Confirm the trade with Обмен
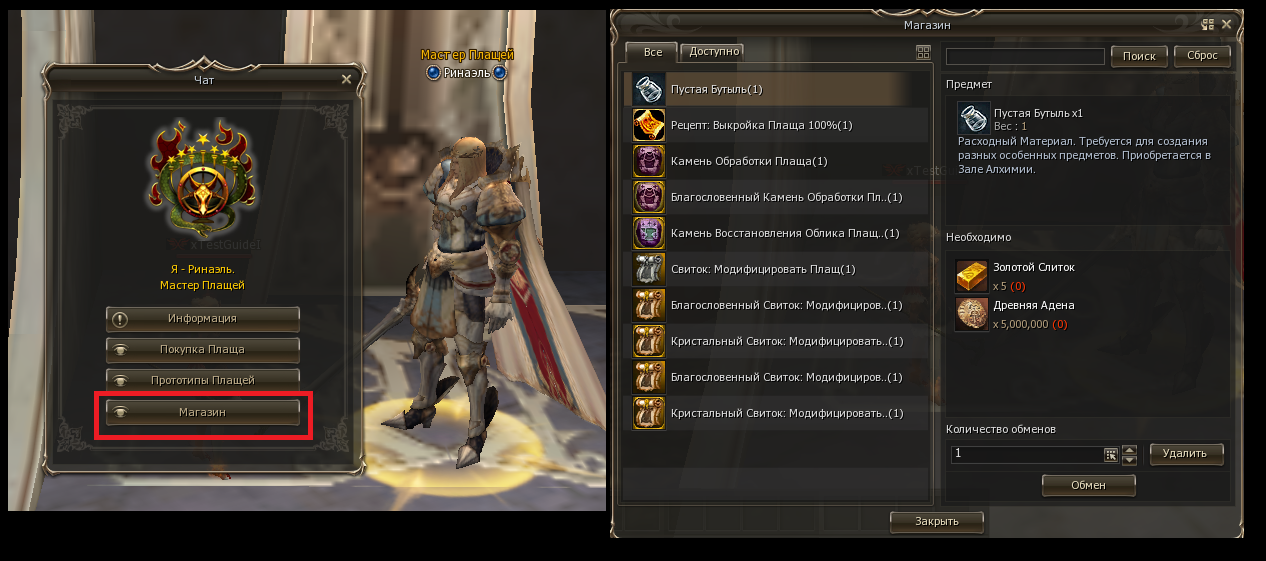The image size is (1266, 561). (x=1088, y=485)
